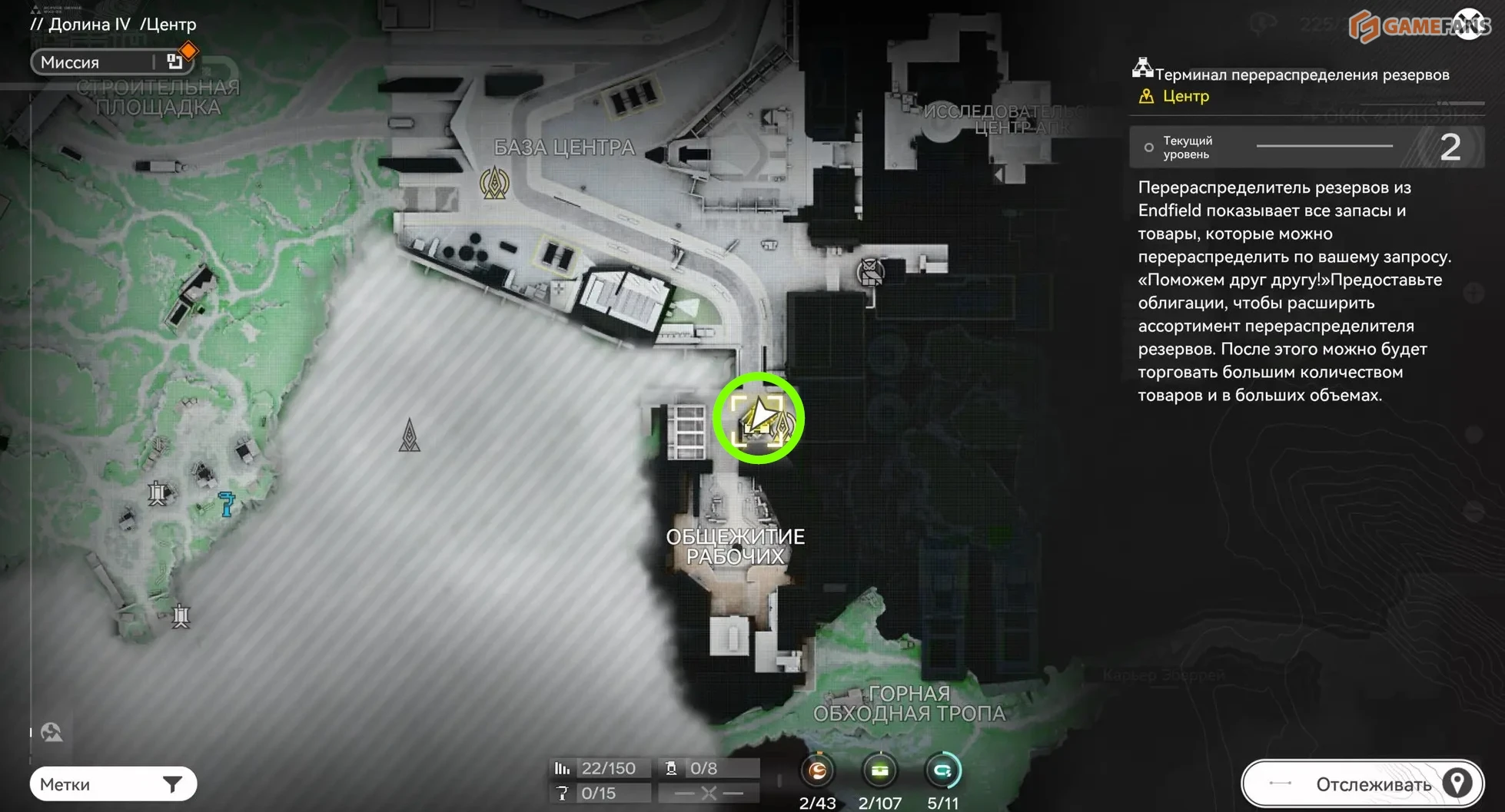Click the blue hammer marker on map
The width and height of the screenshot is (1505, 812).
click(x=227, y=503)
